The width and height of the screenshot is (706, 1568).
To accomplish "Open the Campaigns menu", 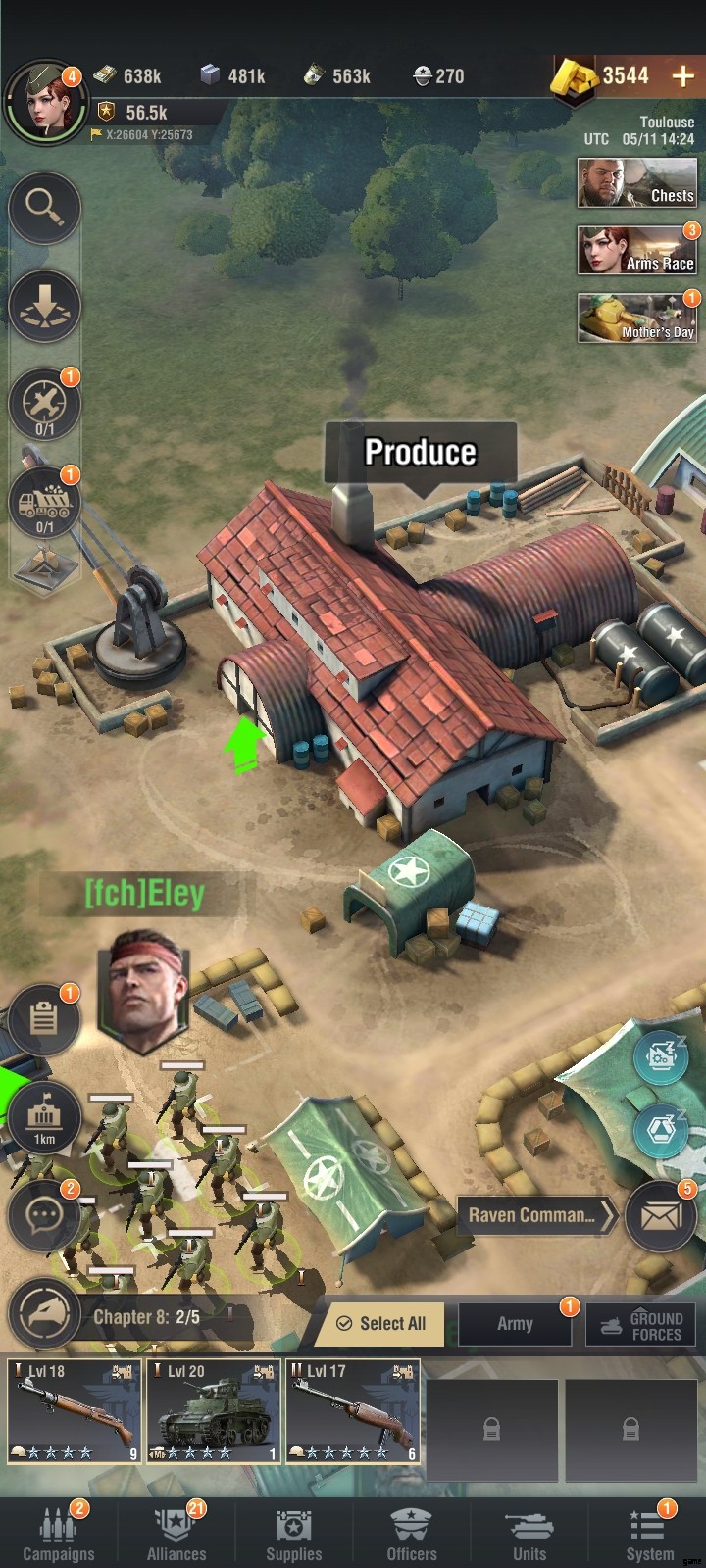I will [x=59, y=1533].
